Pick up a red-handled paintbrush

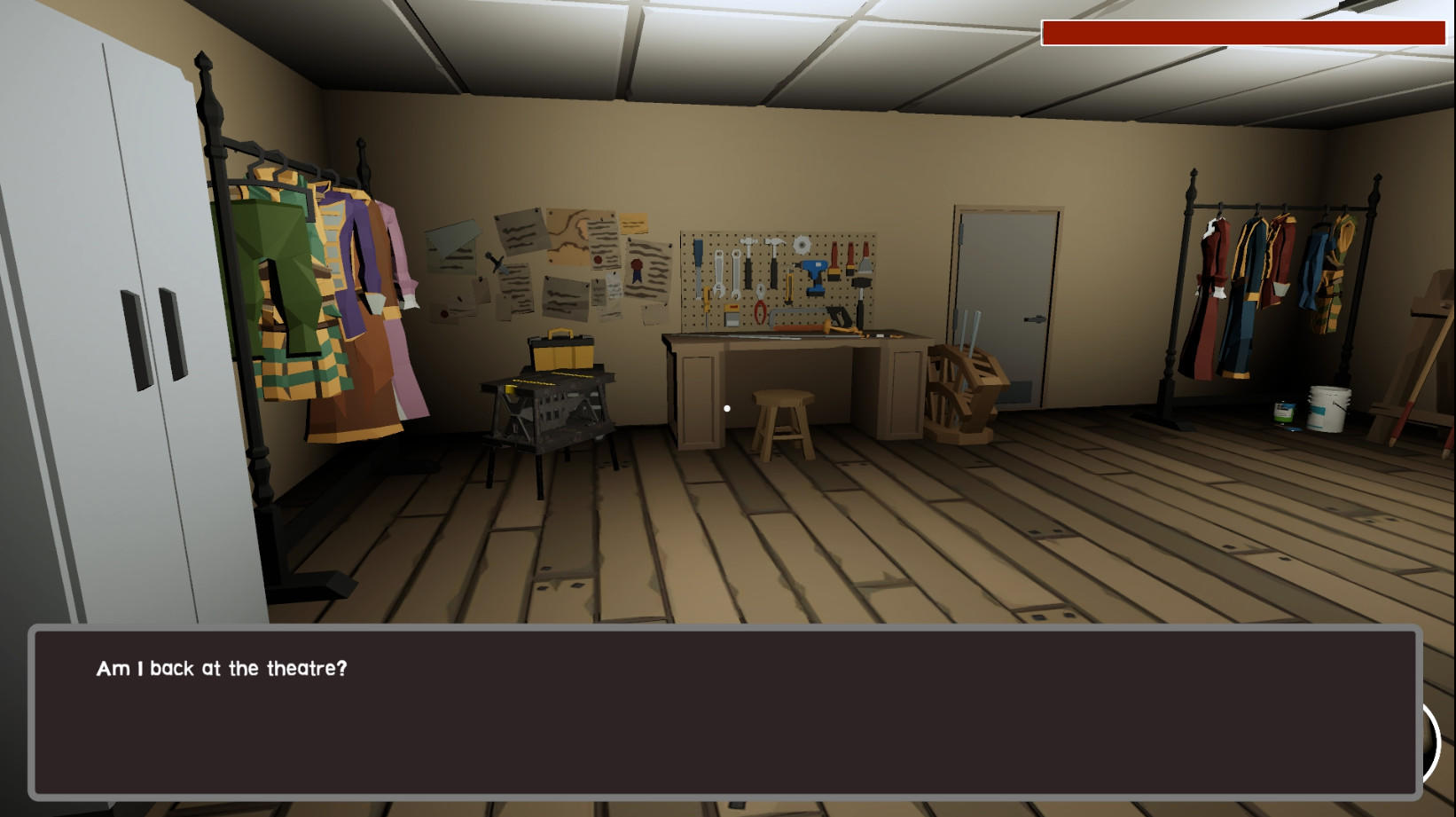835,259
